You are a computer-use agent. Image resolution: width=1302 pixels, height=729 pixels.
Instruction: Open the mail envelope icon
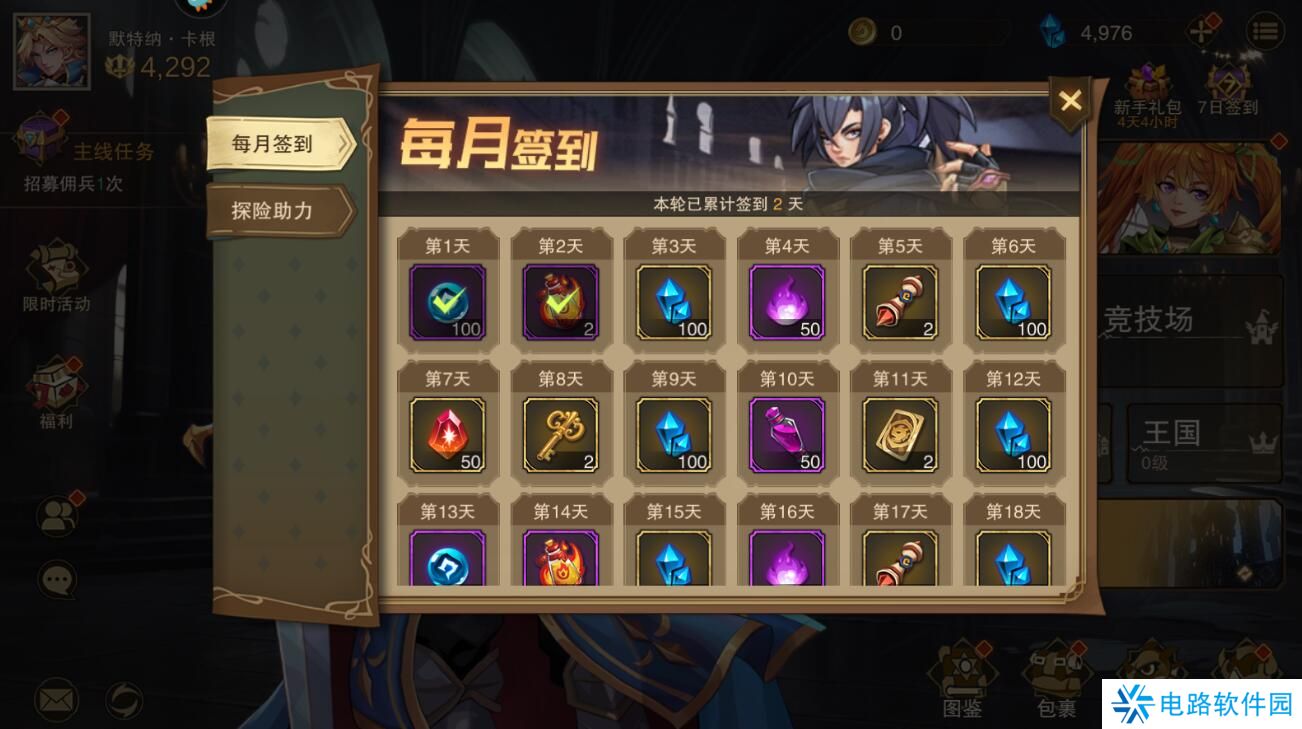(x=55, y=700)
